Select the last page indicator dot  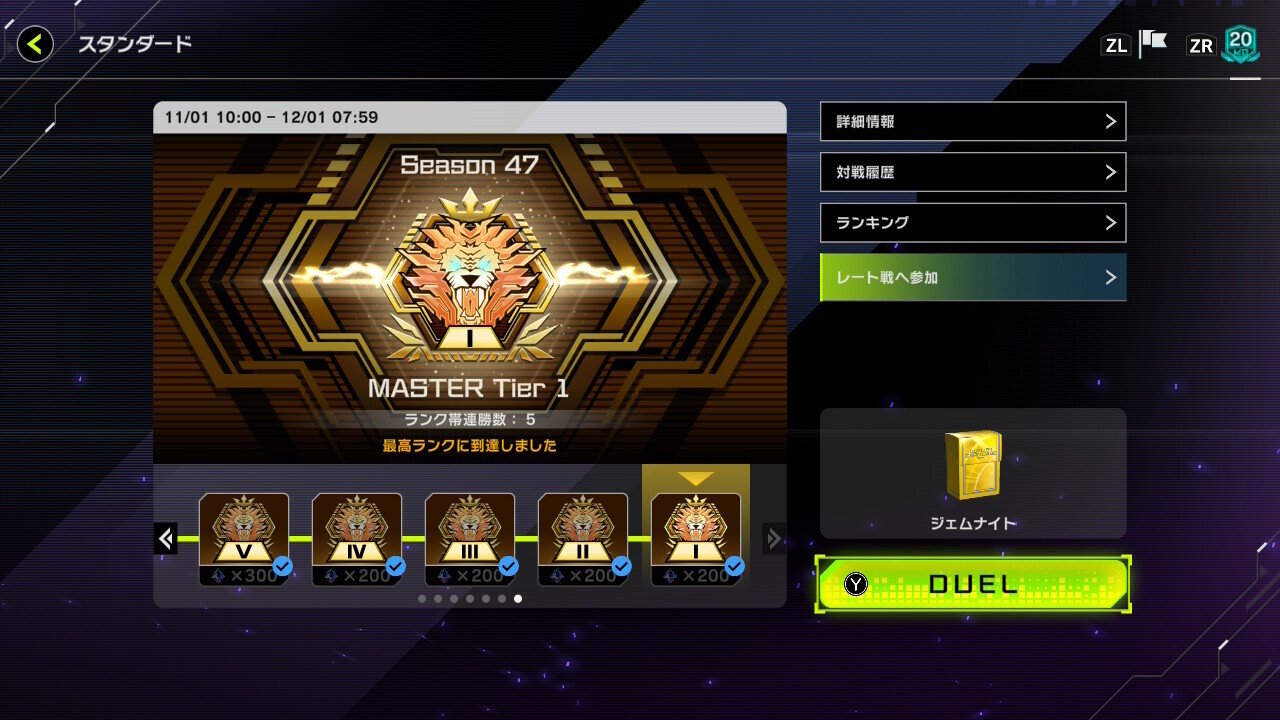coord(517,598)
